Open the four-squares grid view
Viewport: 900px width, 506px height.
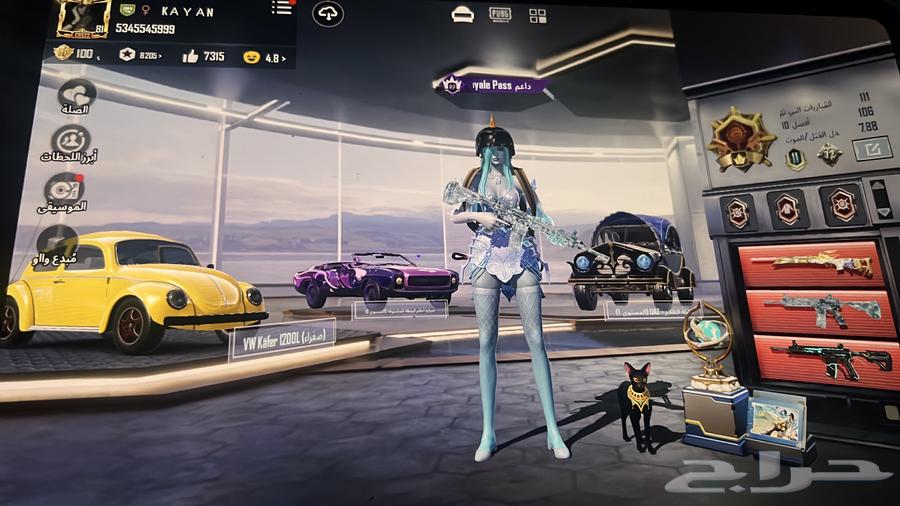click(x=538, y=15)
